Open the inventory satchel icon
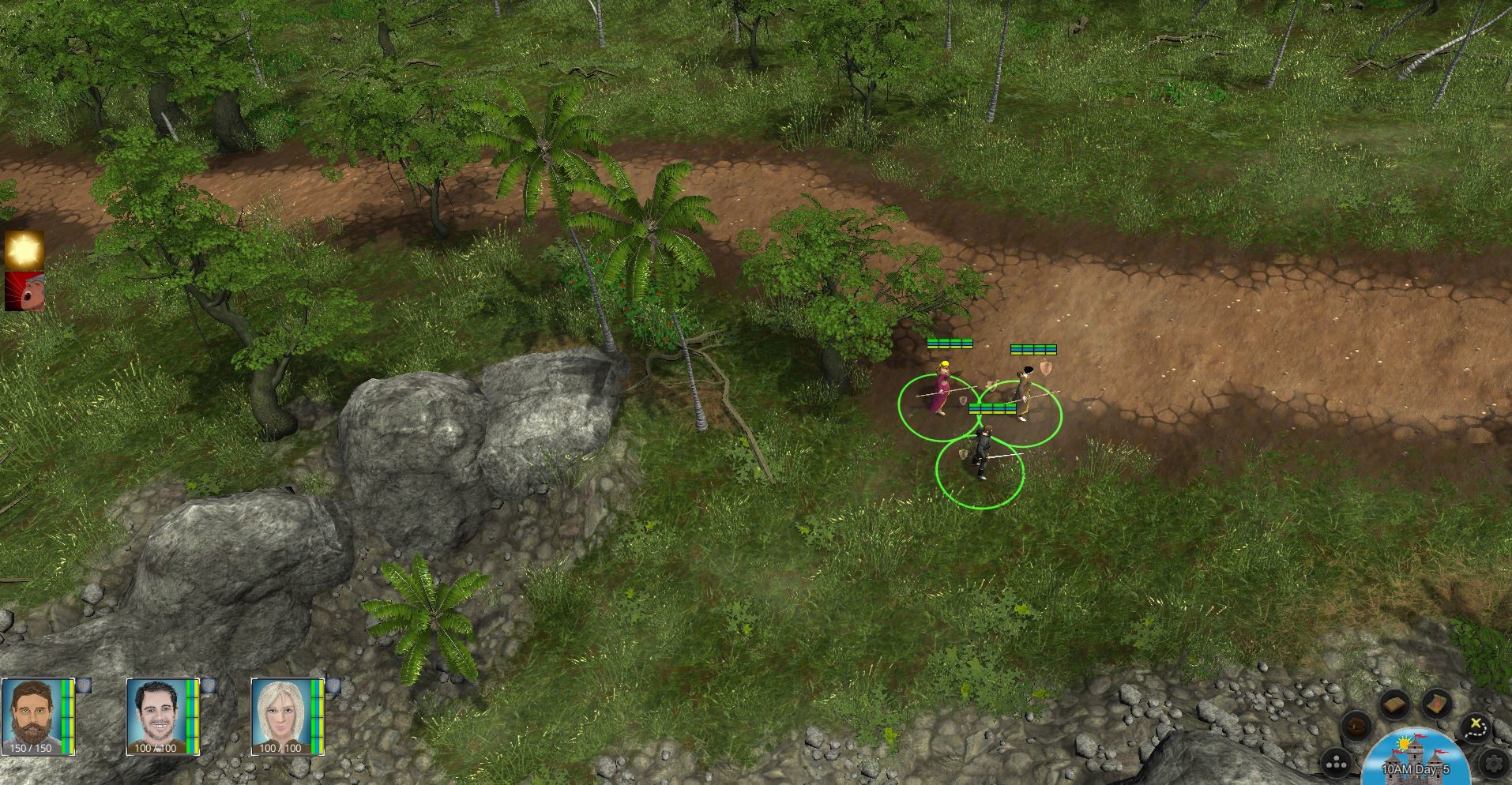The height and width of the screenshot is (785, 1512). click(1355, 726)
